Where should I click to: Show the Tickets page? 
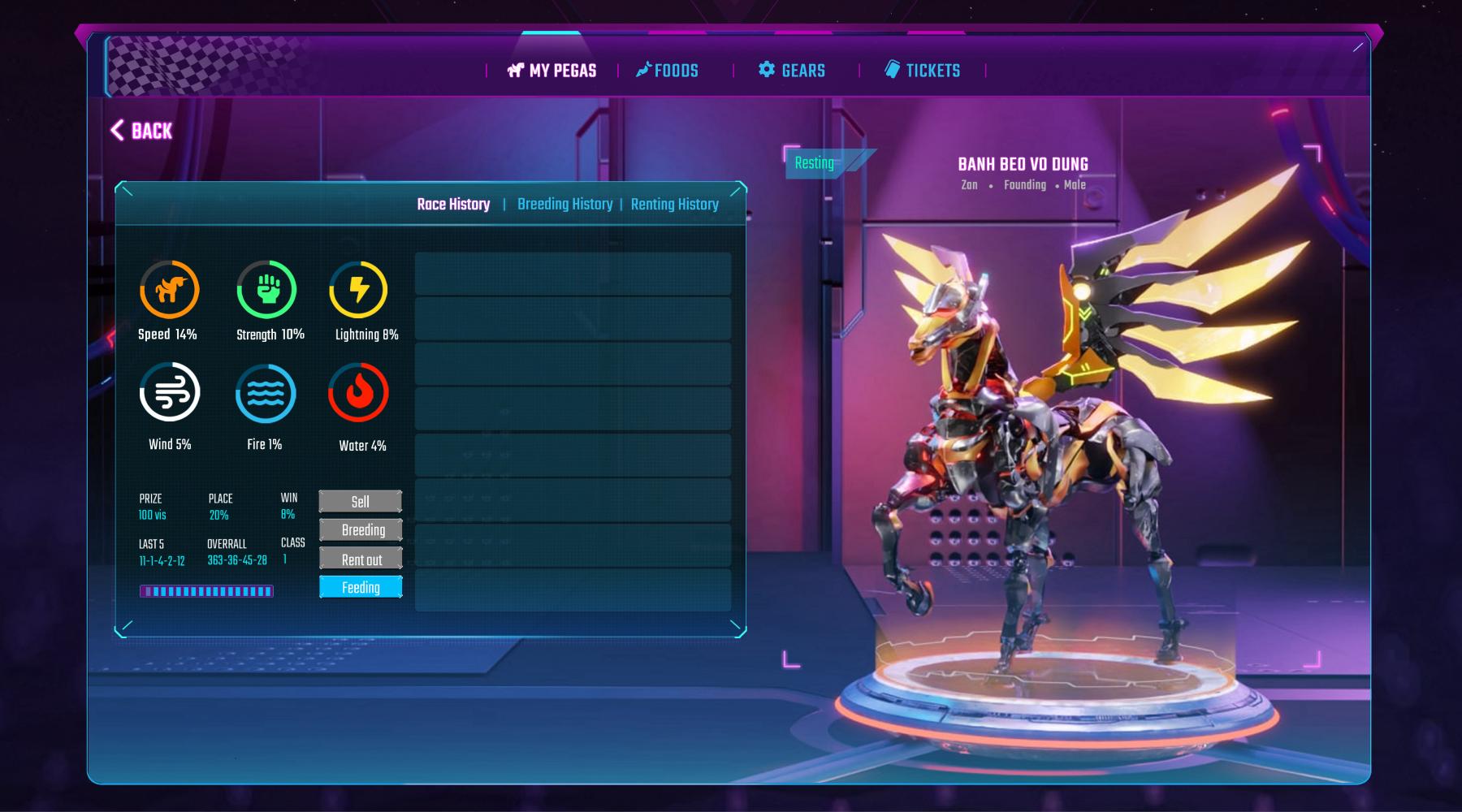point(923,71)
